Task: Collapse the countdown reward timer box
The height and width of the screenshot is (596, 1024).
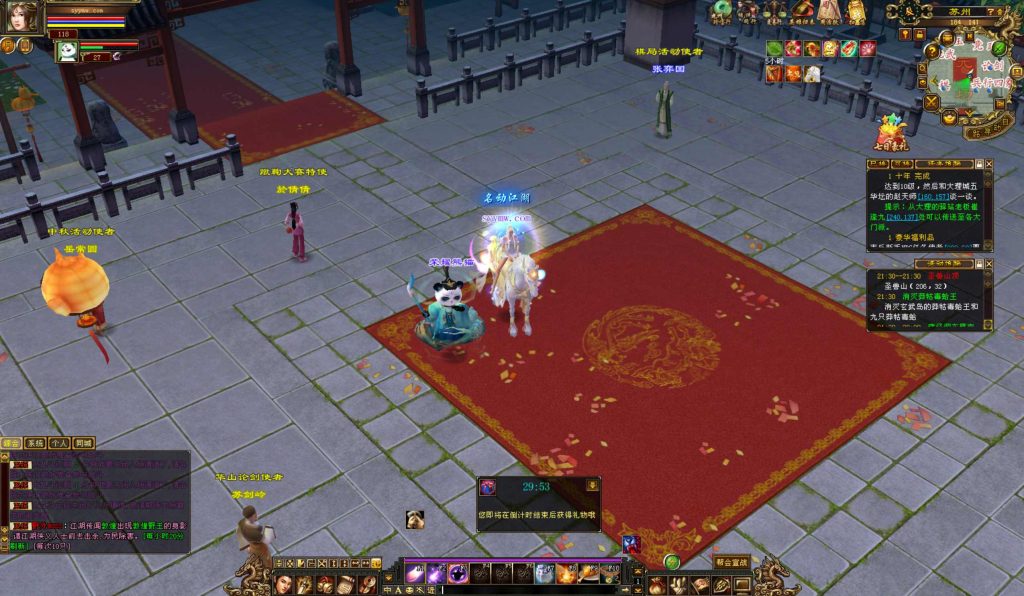Action: pyautogui.click(x=592, y=486)
